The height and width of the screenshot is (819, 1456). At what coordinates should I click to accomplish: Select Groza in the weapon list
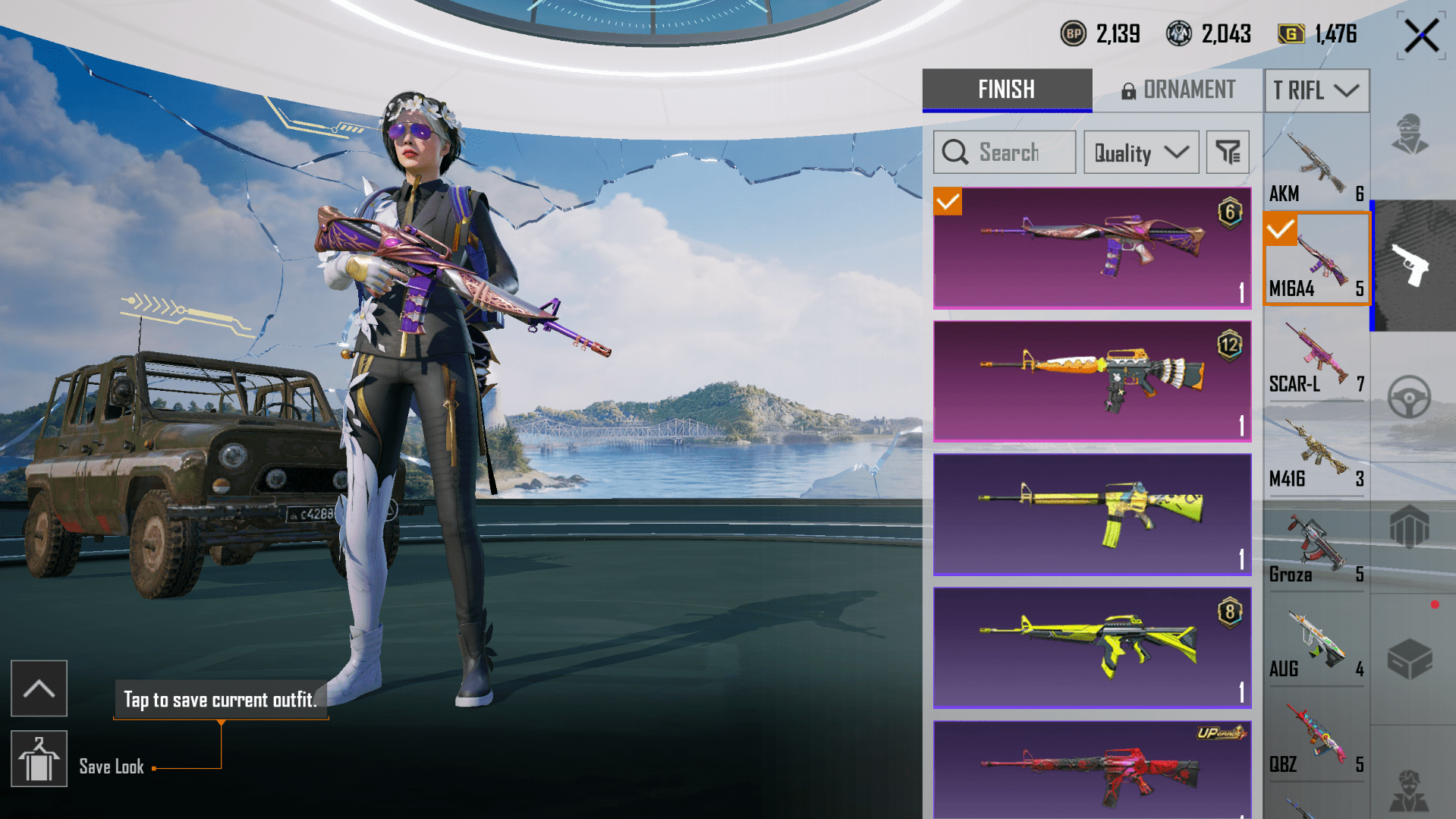click(1316, 546)
